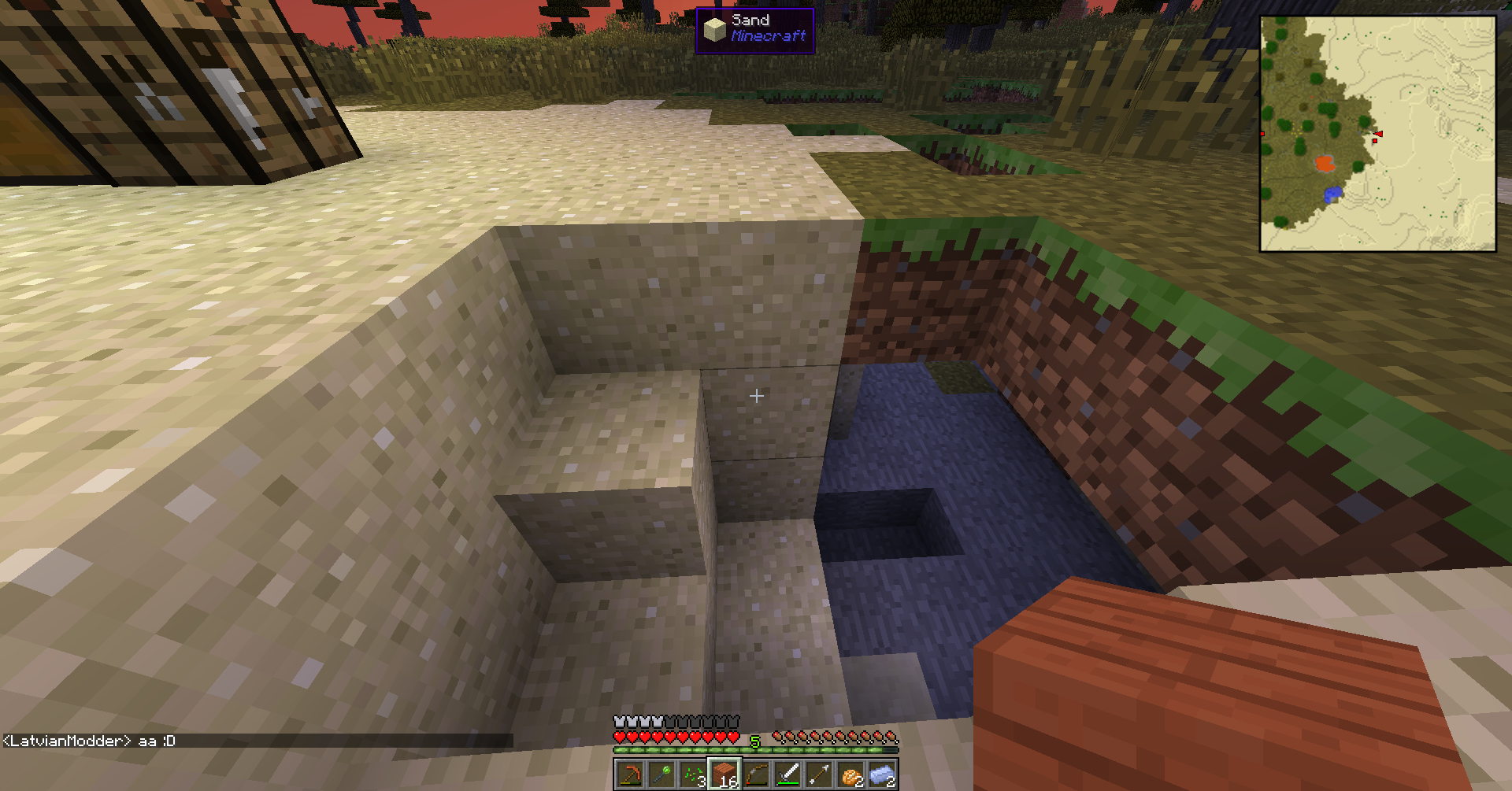Select the pickaxe hotbar slot
The height and width of the screenshot is (791, 1512).
[630, 775]
